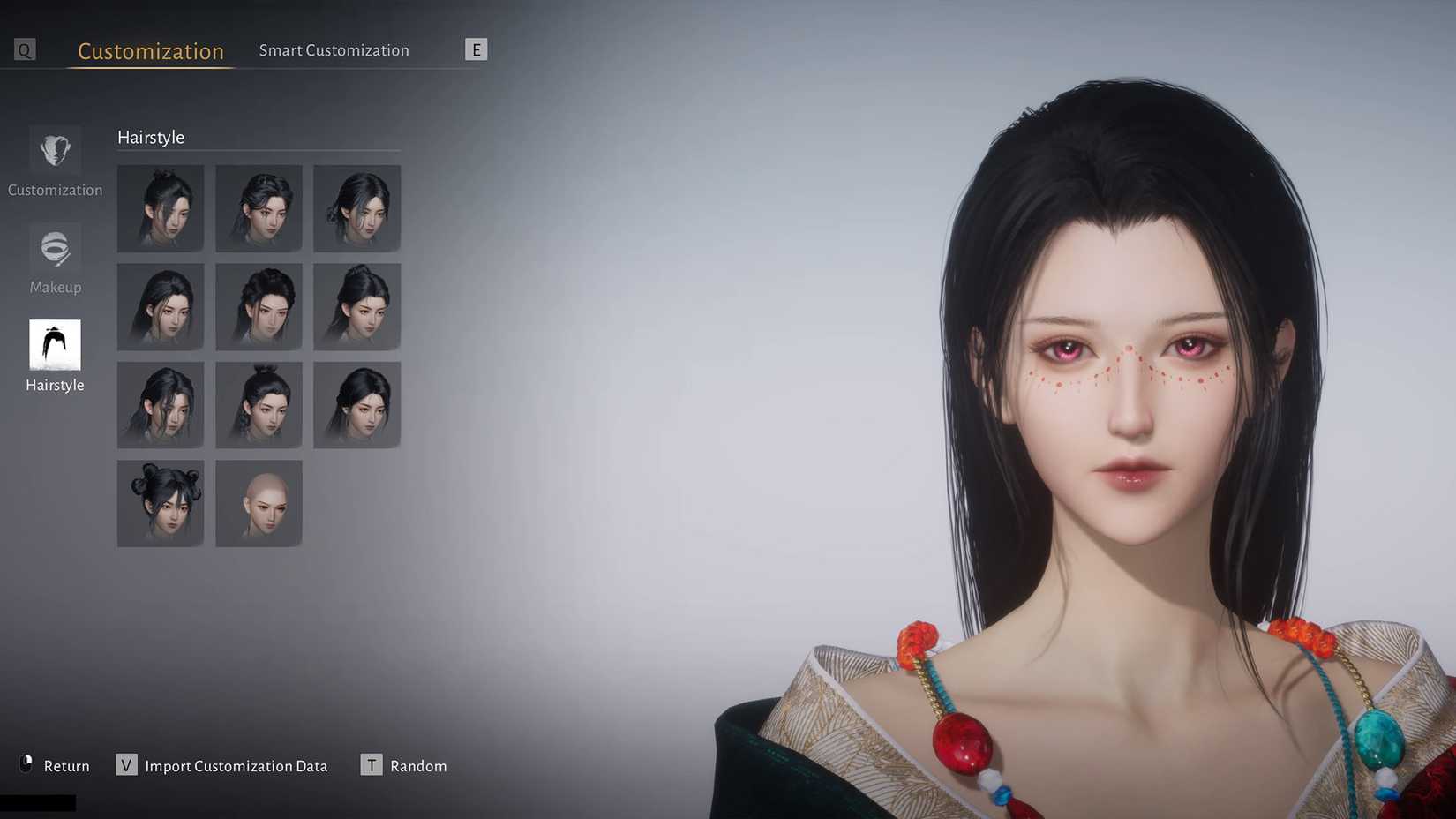Viewport: 1456px width, 819px height.
Task: Open the Makeup category
Action: pos(55,249)
